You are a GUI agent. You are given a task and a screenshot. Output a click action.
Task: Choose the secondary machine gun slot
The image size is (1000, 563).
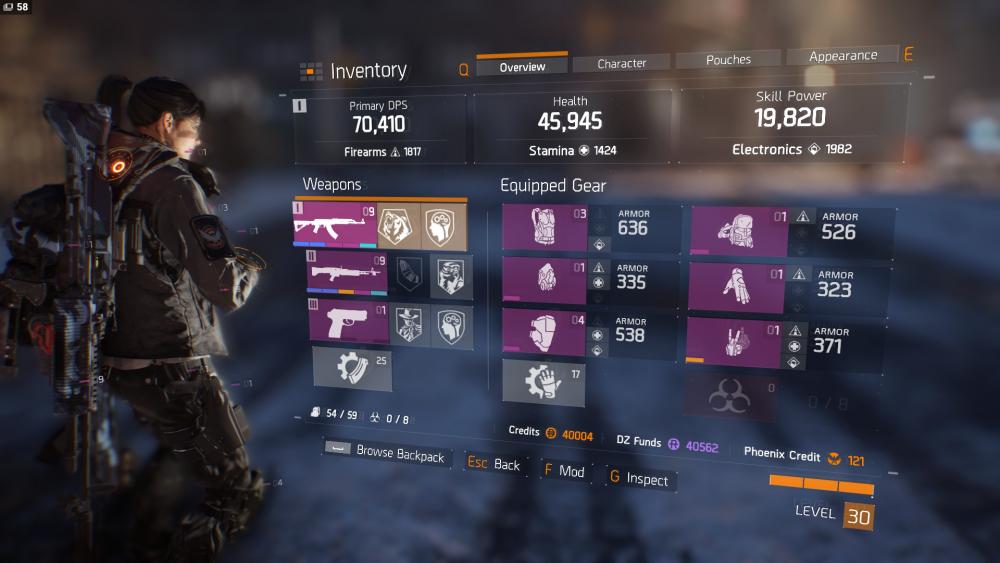pyautogui.click(x=347, y=273)
